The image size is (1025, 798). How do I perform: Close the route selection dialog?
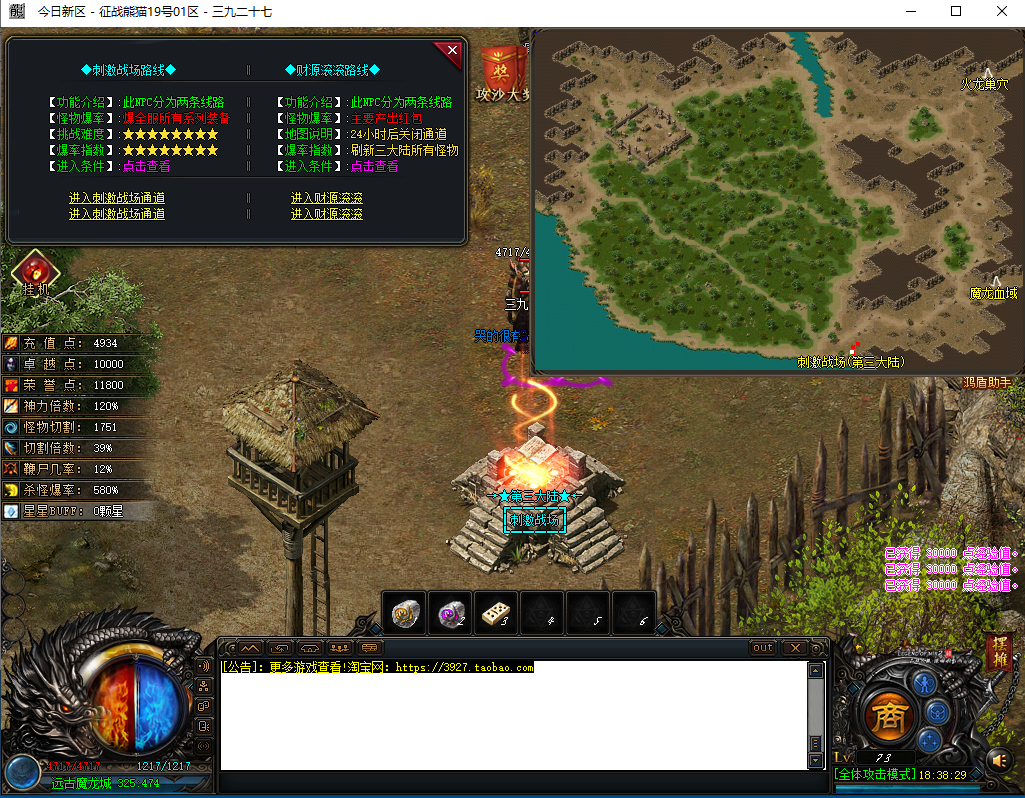coord(452,50)
